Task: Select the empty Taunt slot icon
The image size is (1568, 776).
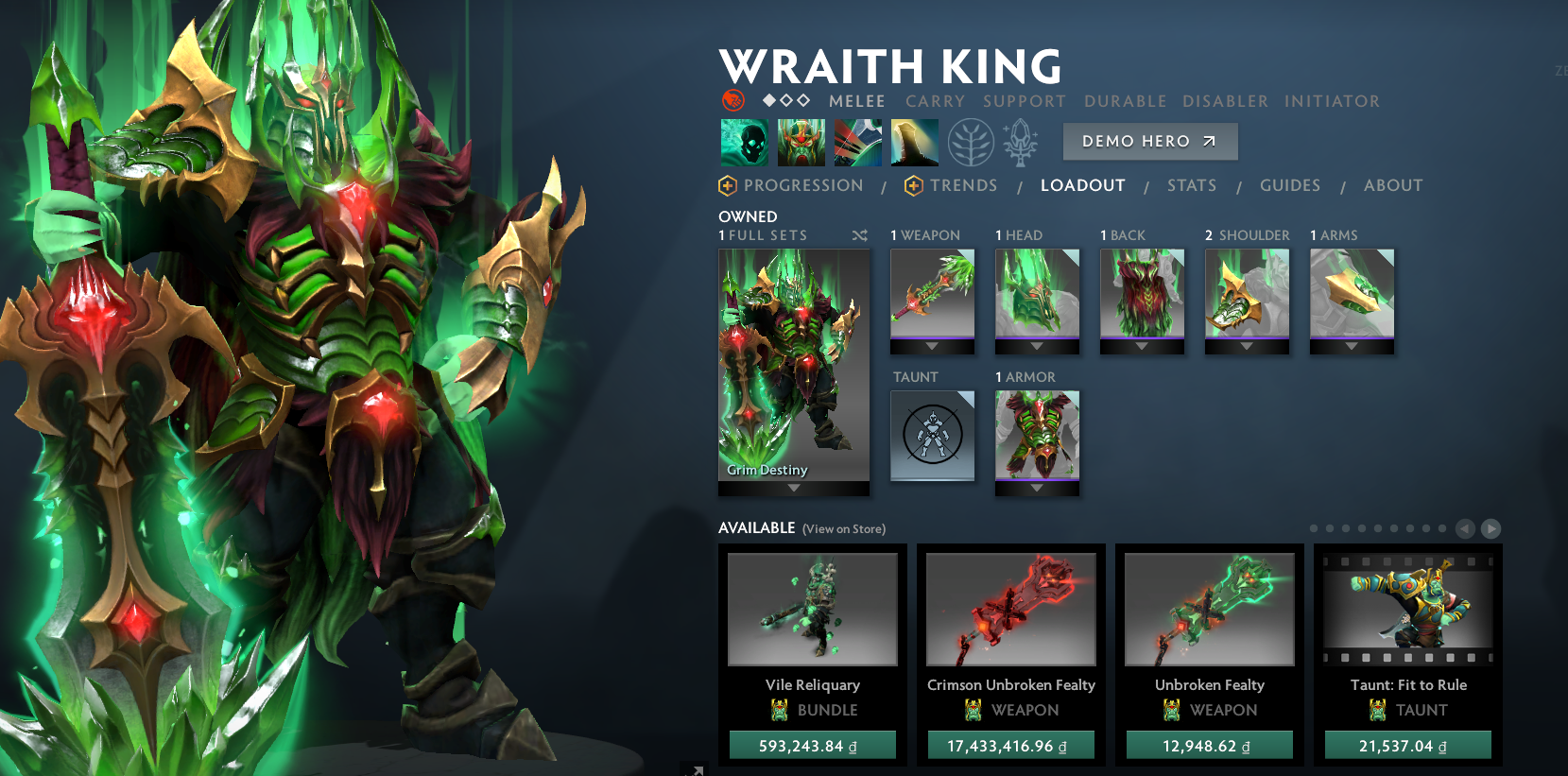Action: tap(933, 436)
